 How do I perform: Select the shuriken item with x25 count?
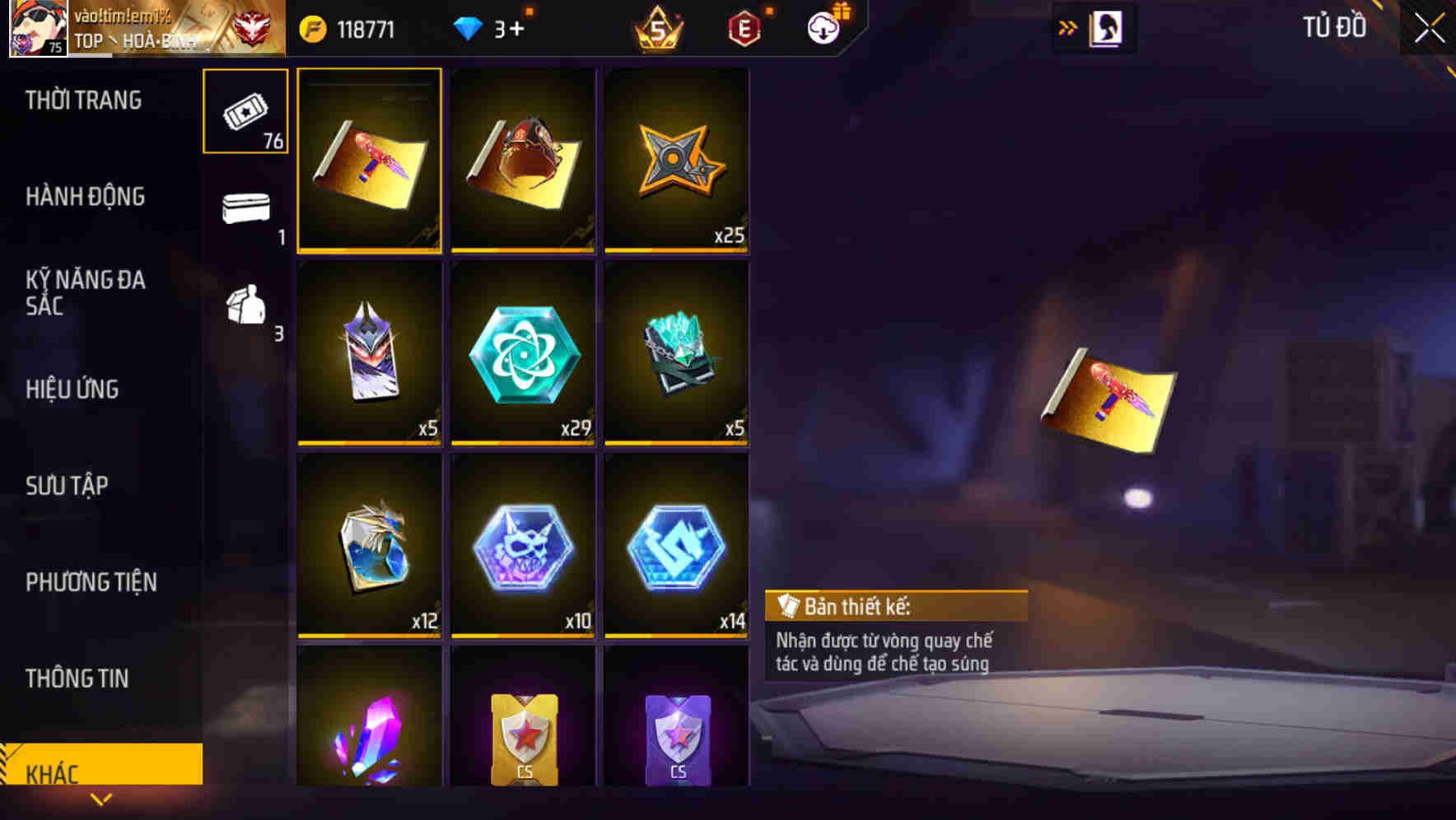click(677, 161)
